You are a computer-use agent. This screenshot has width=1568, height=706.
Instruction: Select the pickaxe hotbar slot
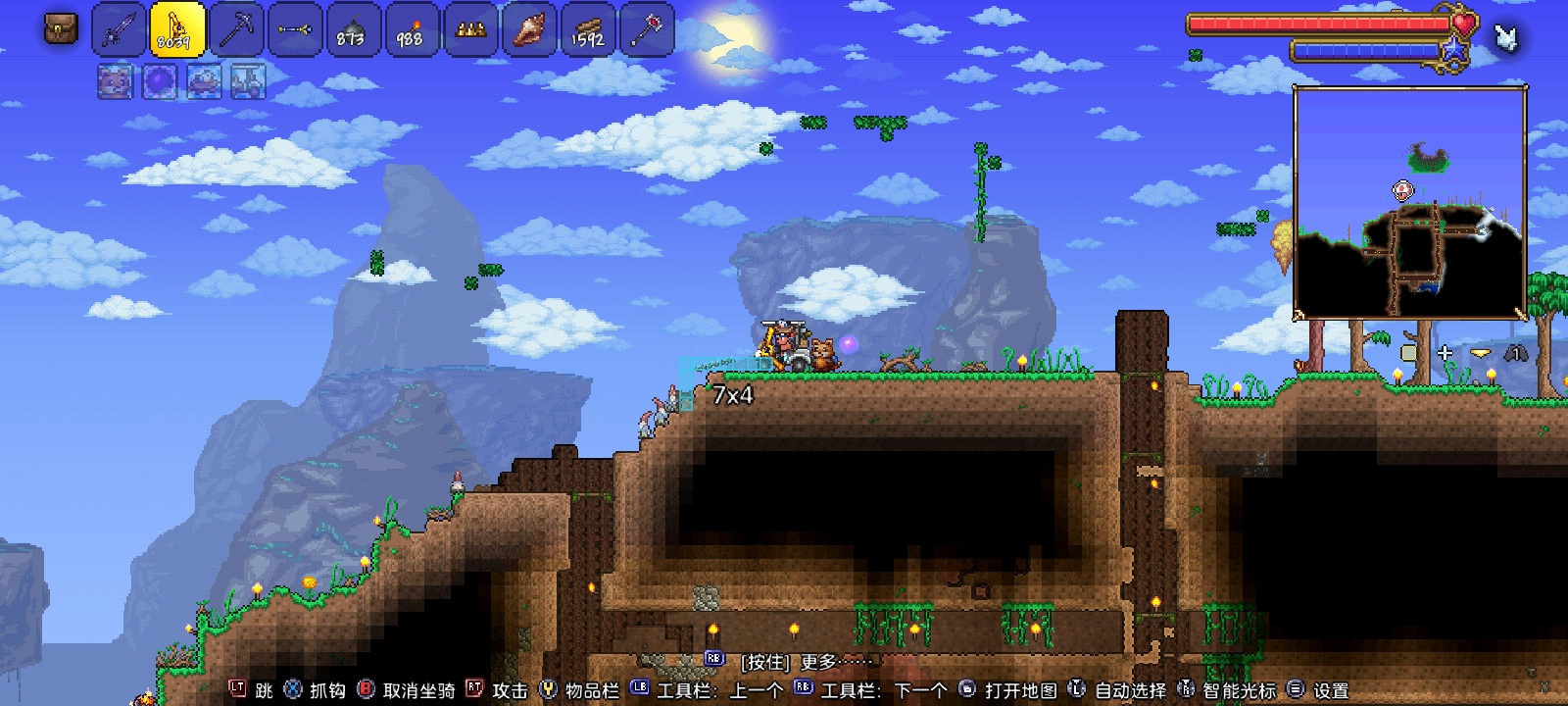click(236, 30)
